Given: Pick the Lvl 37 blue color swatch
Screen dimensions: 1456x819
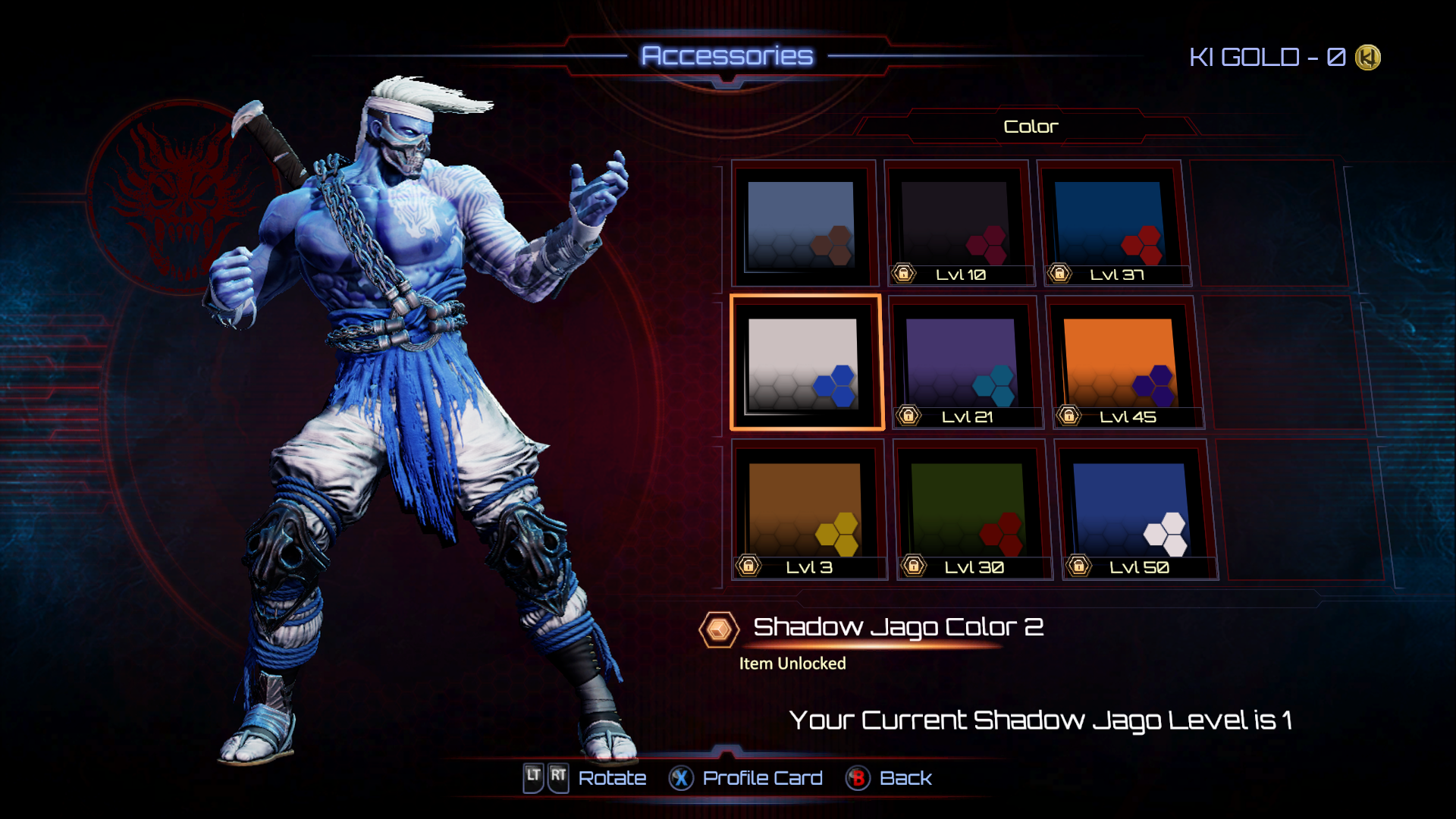Looking at the screenshot, I should click(1110, 224).
